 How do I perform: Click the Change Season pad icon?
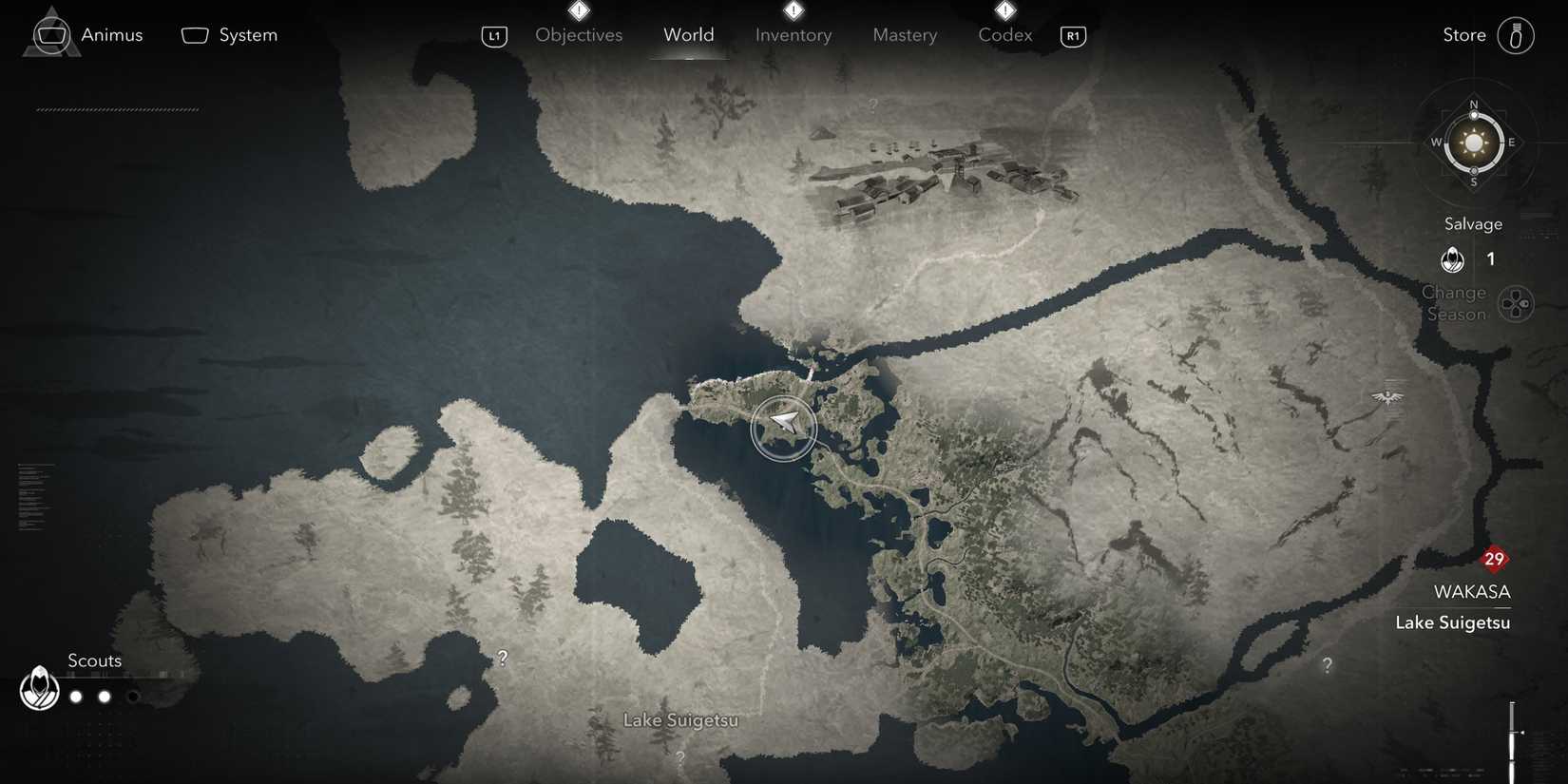point(1518,303)
